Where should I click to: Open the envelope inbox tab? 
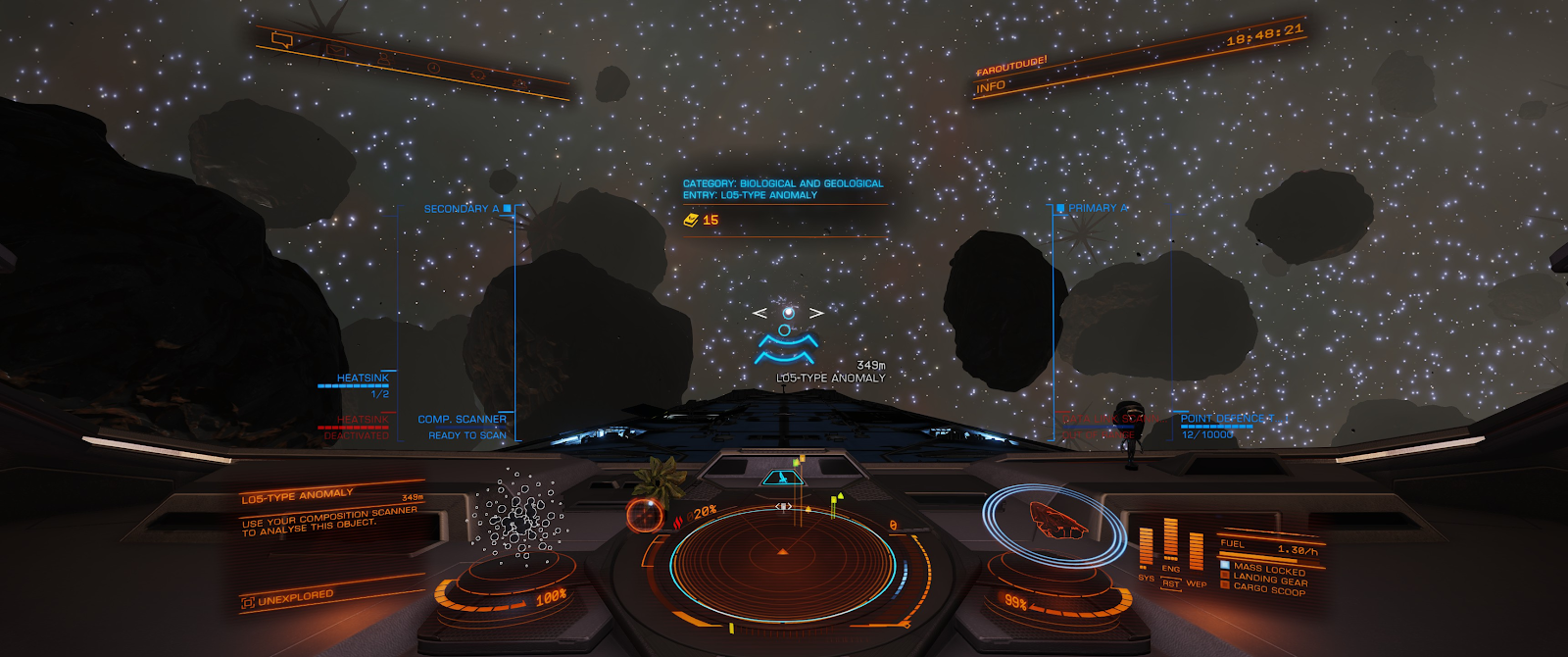pyautogui.click(x=335, y=50)
